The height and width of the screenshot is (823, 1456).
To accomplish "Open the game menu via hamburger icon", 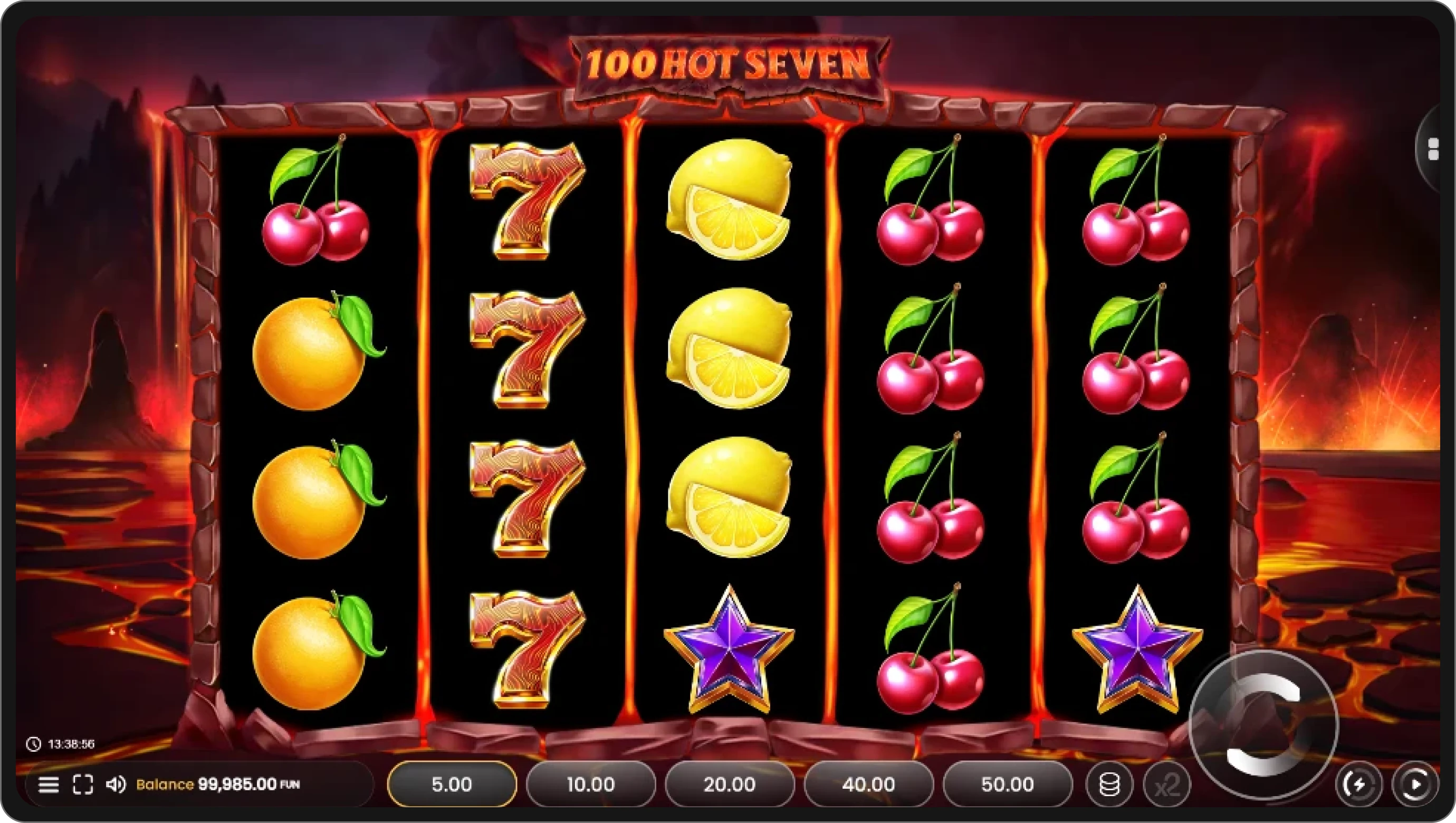I will pos(48,784).
